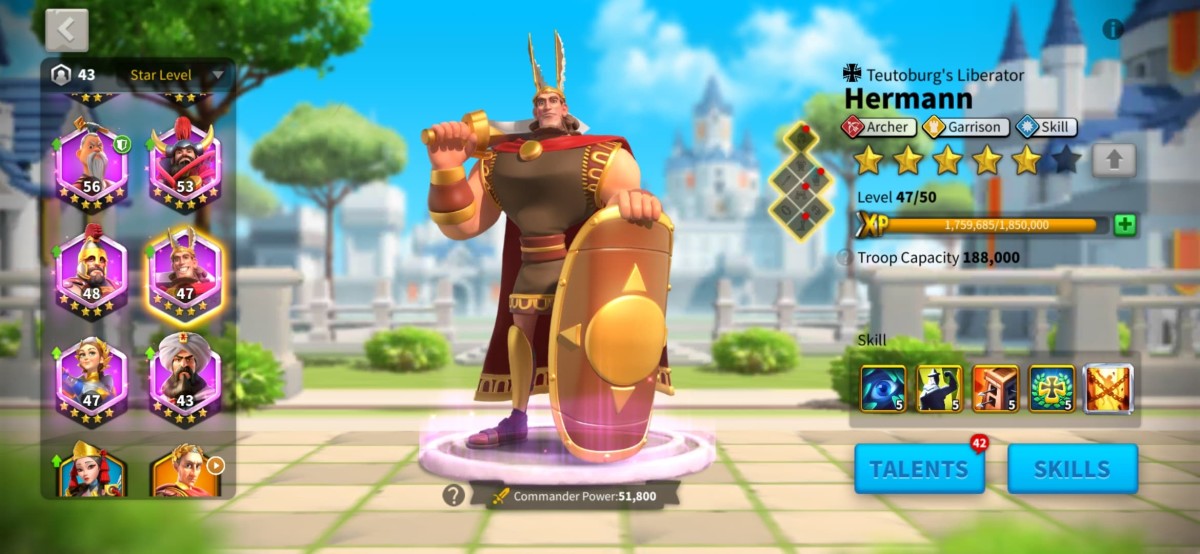Click the star upgrade arrow button
Screen dimensions: 1200x554
tap(1113, 160)
